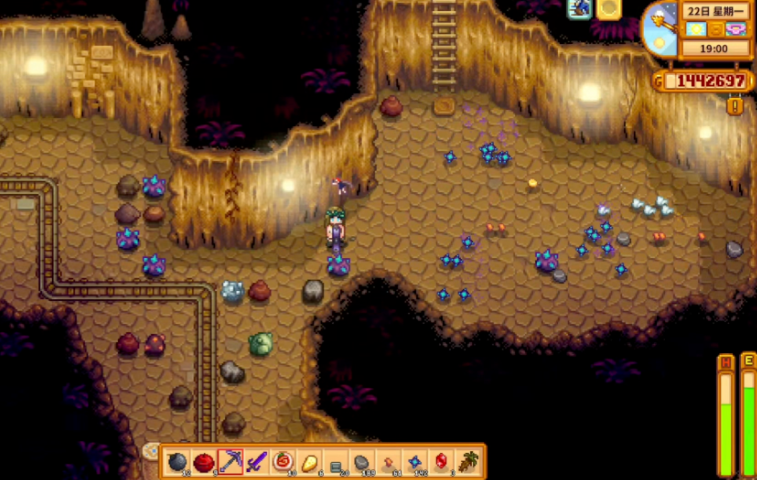The height and width of the screenshot is (480, 757).
Task: Open the quest journal exclamation icon
Action: [735, 104]
